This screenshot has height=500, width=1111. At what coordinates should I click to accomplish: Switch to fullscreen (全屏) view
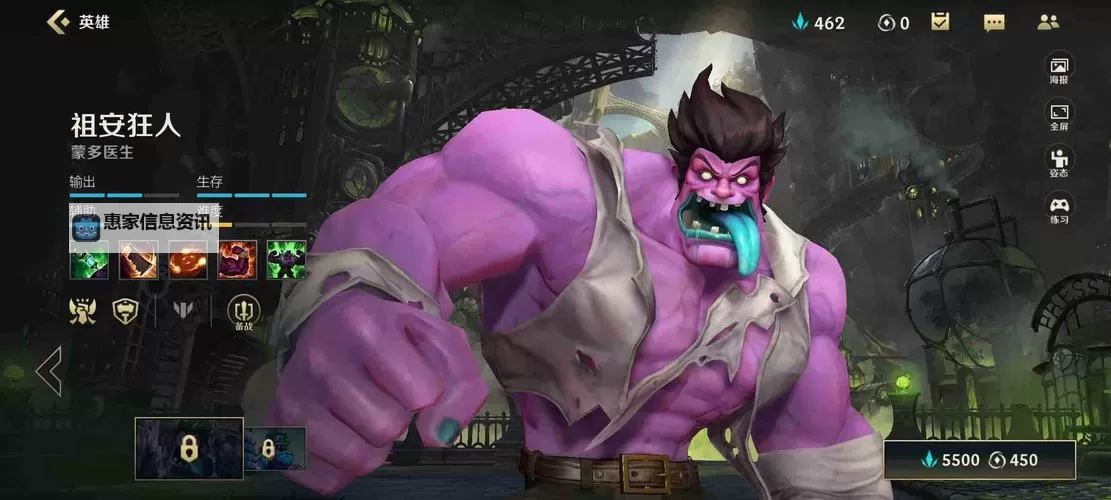tap(1058, 116)
